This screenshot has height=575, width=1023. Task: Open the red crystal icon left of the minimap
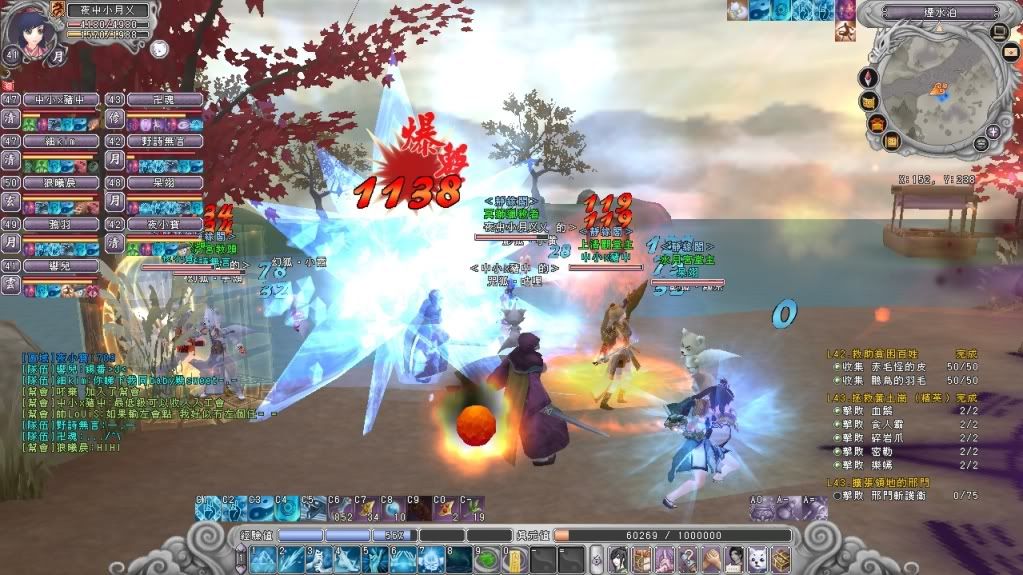(866, 77)
